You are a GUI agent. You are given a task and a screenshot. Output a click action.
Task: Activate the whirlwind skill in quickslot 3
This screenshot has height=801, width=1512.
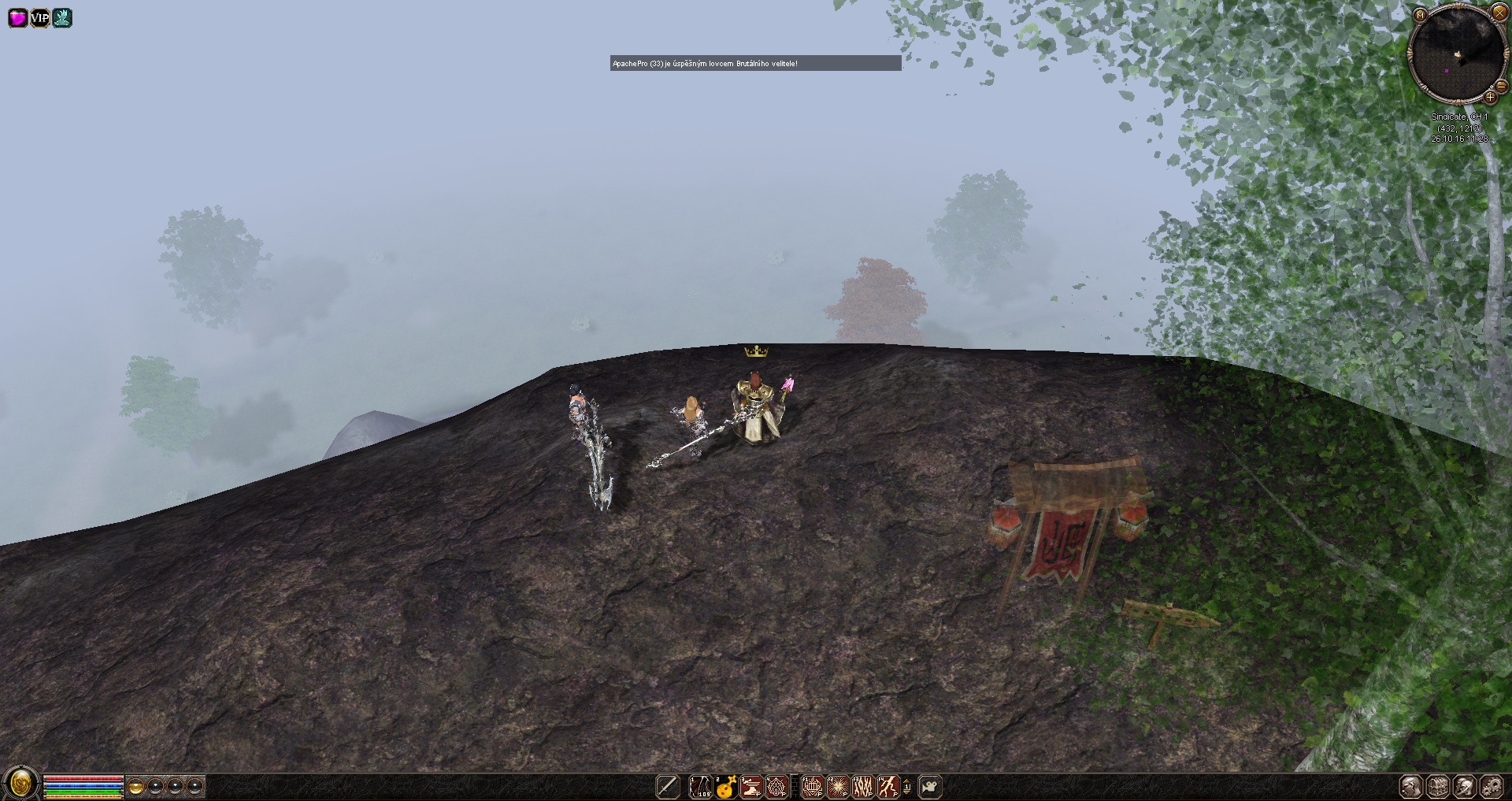pyautogui.click(x=751, y=786)
